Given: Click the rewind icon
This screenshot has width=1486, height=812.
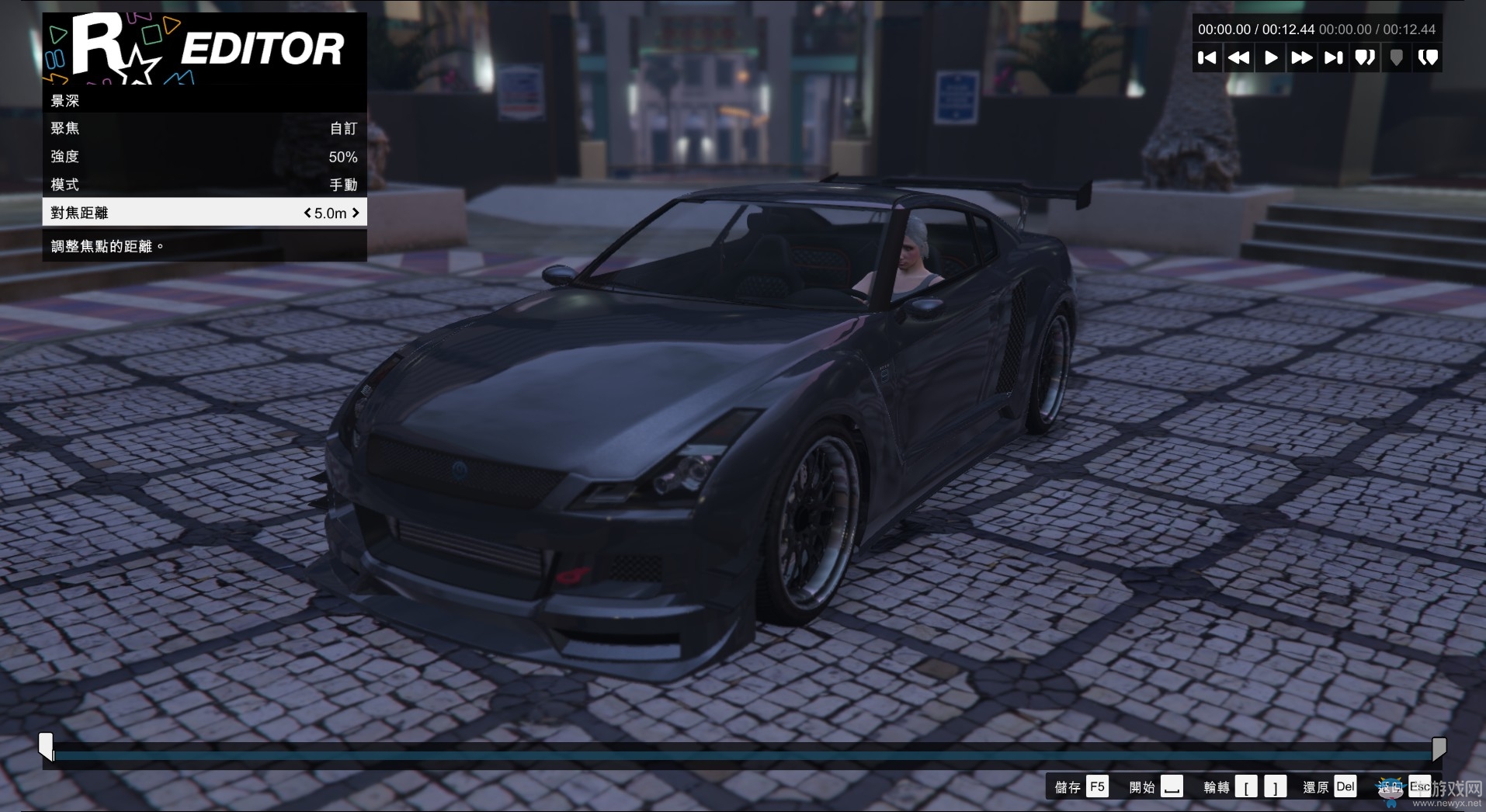Looking at the screenshot, I should pyautogui.click(x=1240, y=57).
